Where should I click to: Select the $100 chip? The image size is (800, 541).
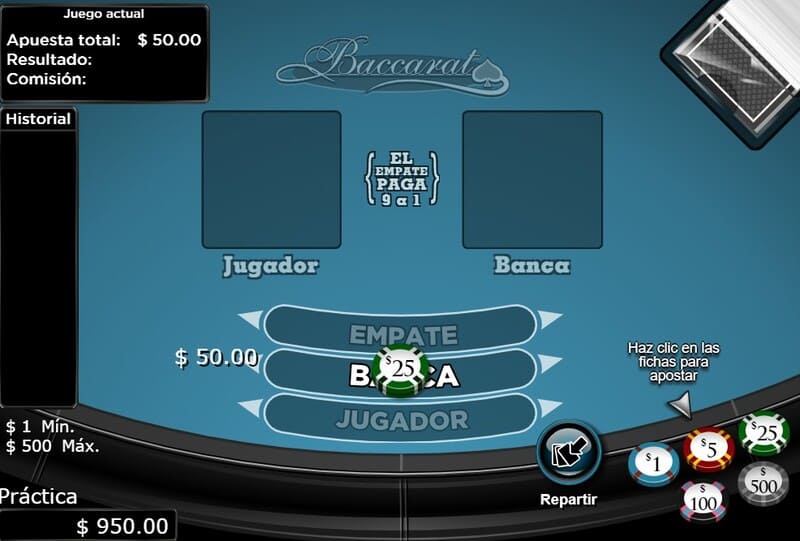coord(704,499)
